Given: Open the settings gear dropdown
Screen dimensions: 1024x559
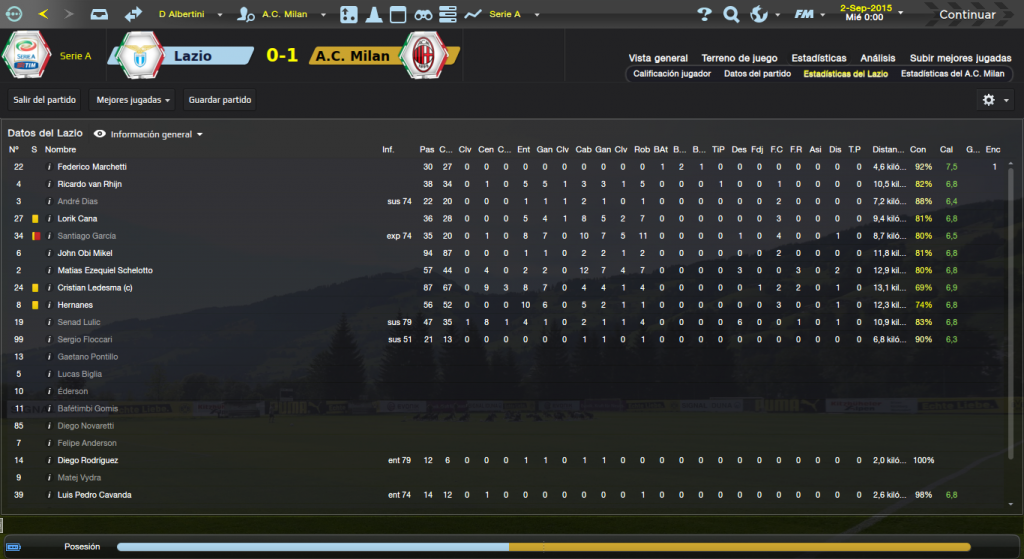Looking at the screenshot, I should coord(995,100).
